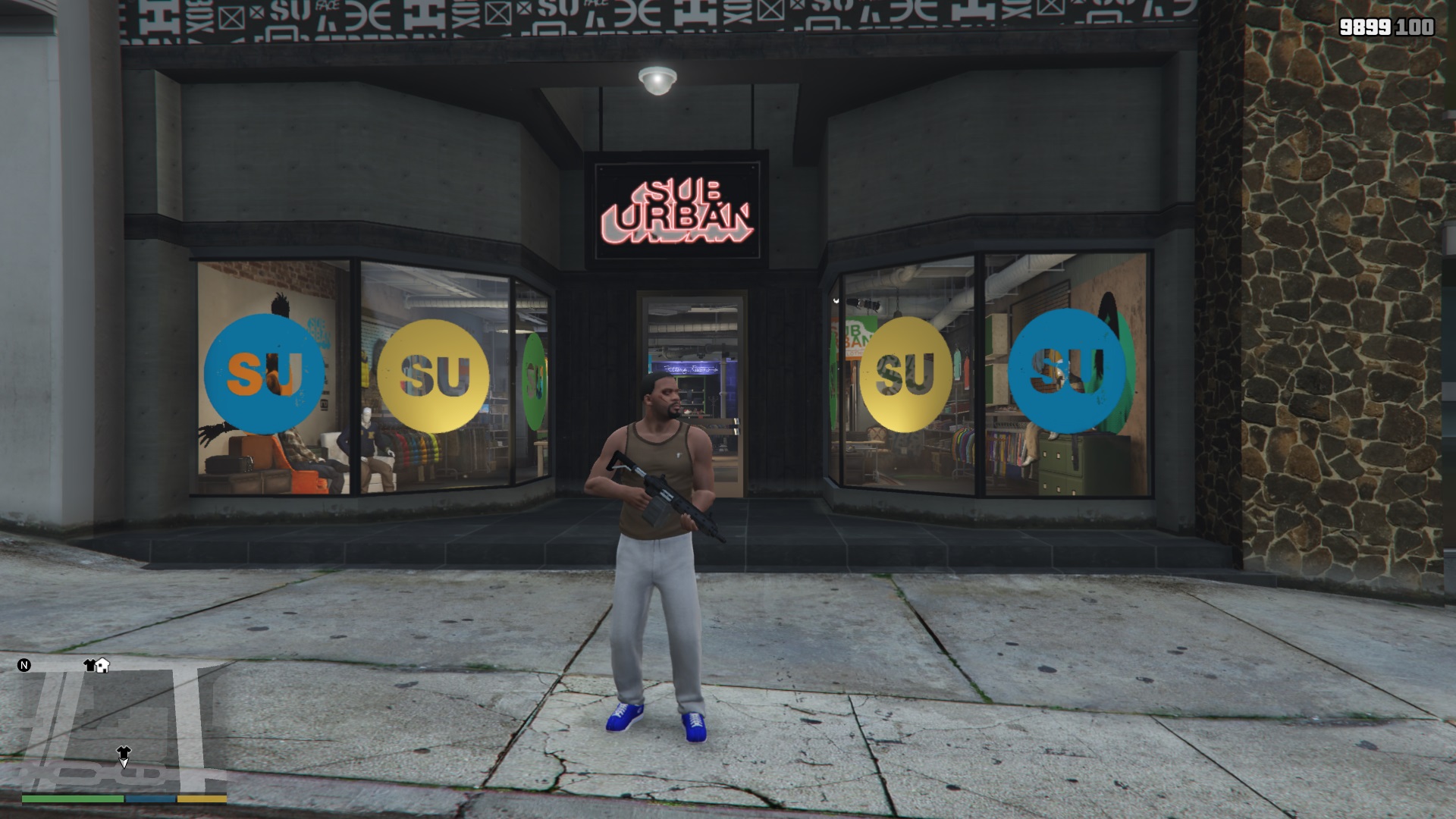This screenshot has width=1456, height=819.
Task: Select the t-shirt clothing store blip on the minimap
Action: [89, 665]
